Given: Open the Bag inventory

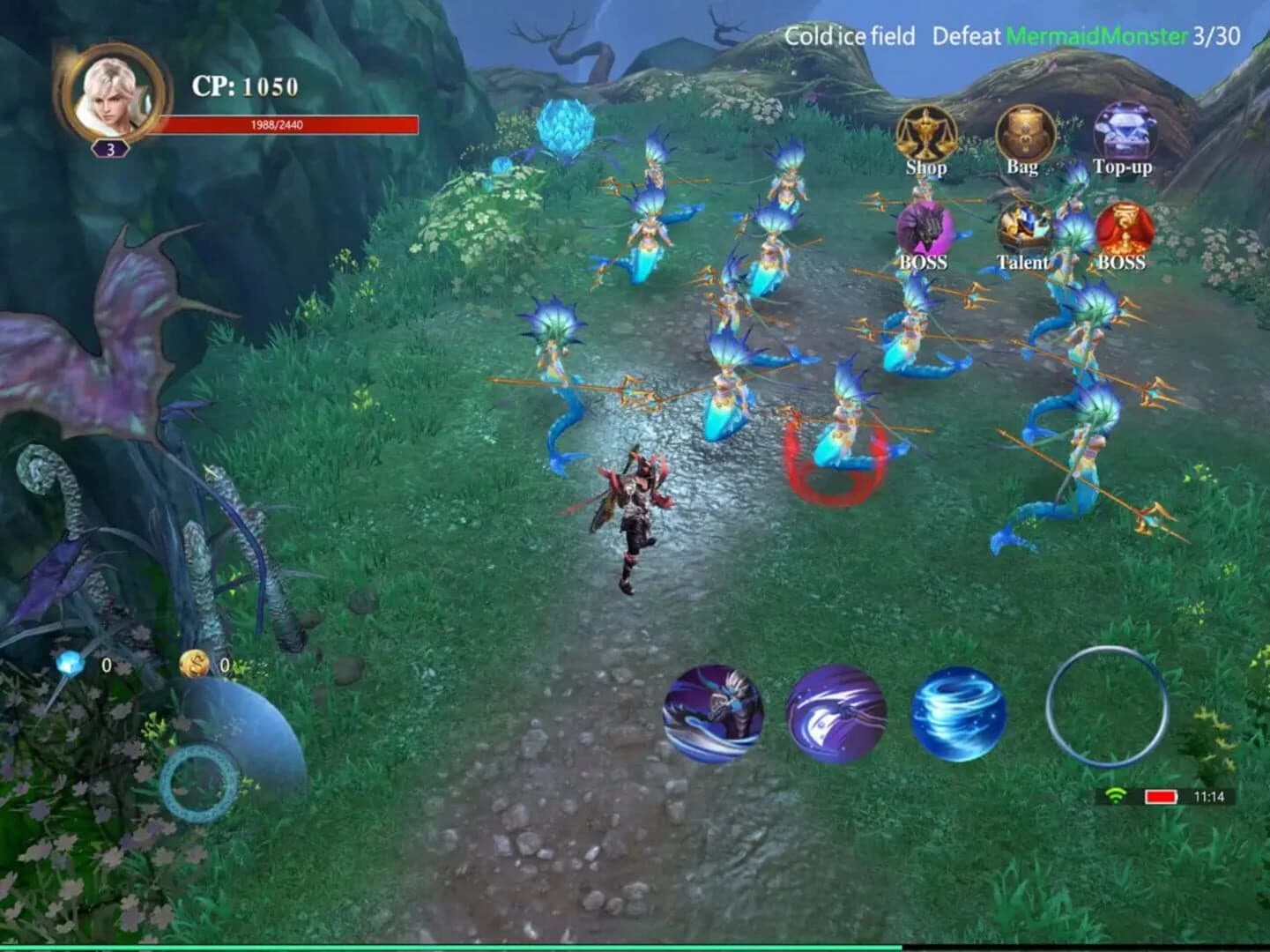Looking at the screenshot, I should click(x=1024, y=132).
